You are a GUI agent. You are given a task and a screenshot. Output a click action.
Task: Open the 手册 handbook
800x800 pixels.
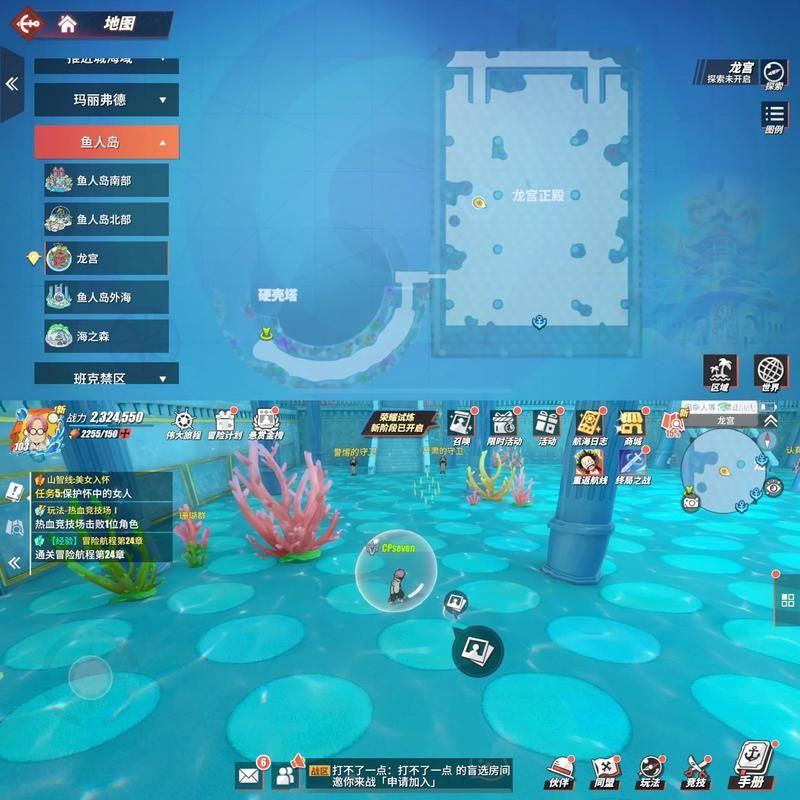point(750,766)
